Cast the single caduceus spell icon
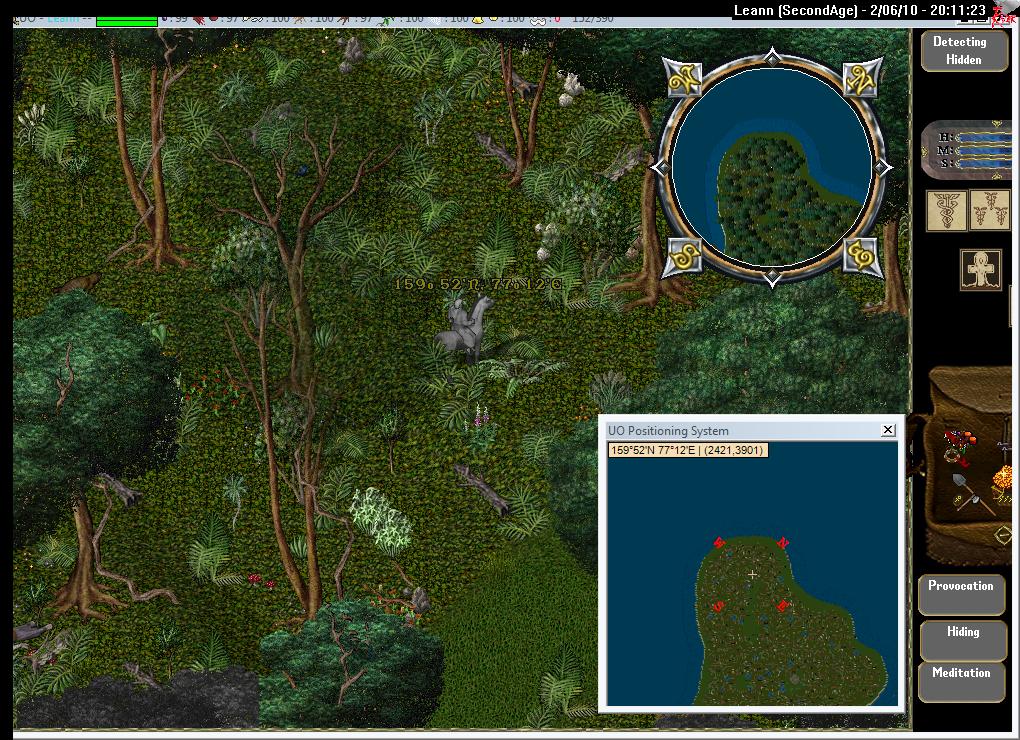Viewport: 1020px width, 740px height. pyautogui.click(x=945, y=211)
